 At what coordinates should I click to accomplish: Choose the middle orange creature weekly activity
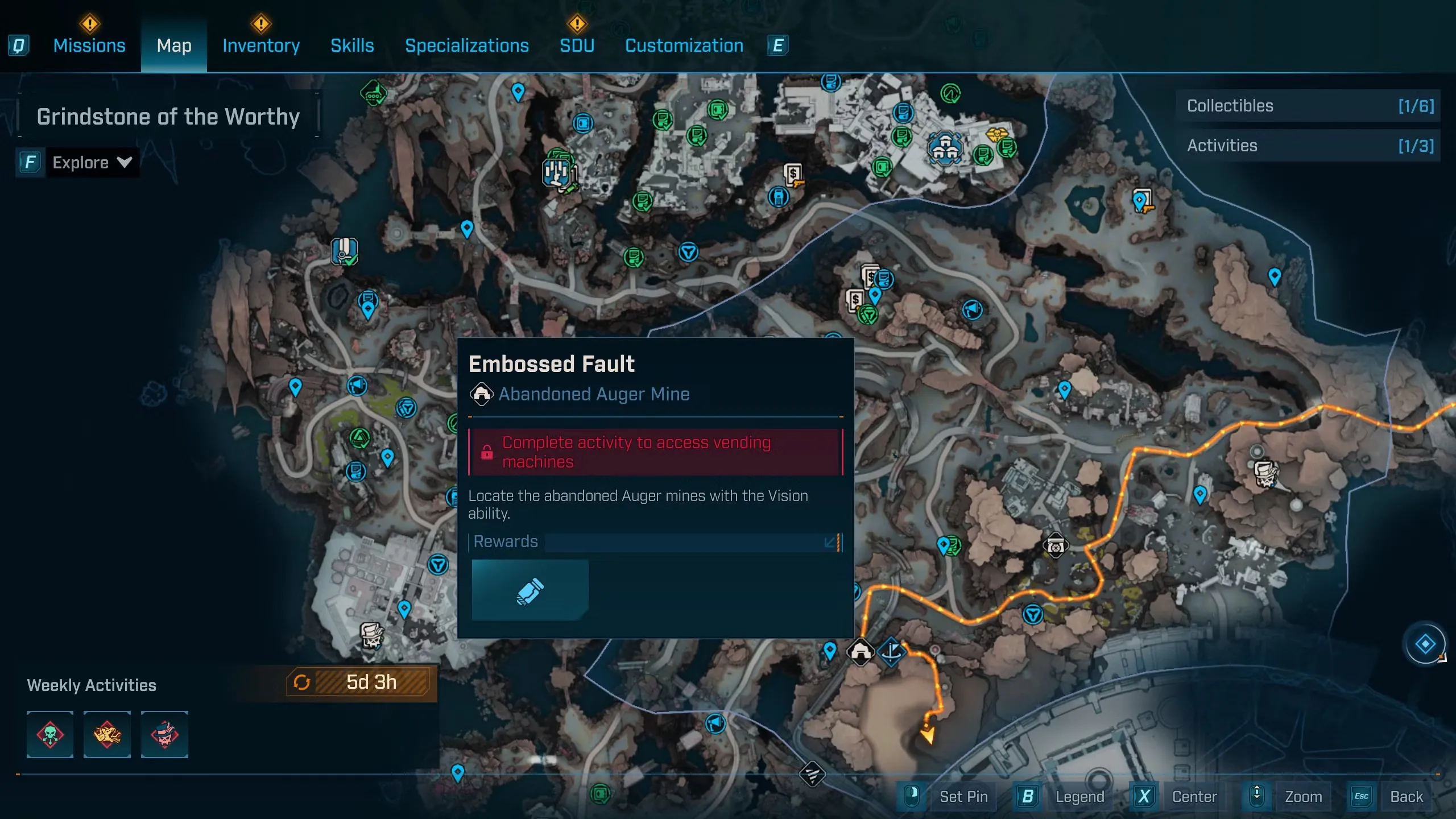coord(107,734)
